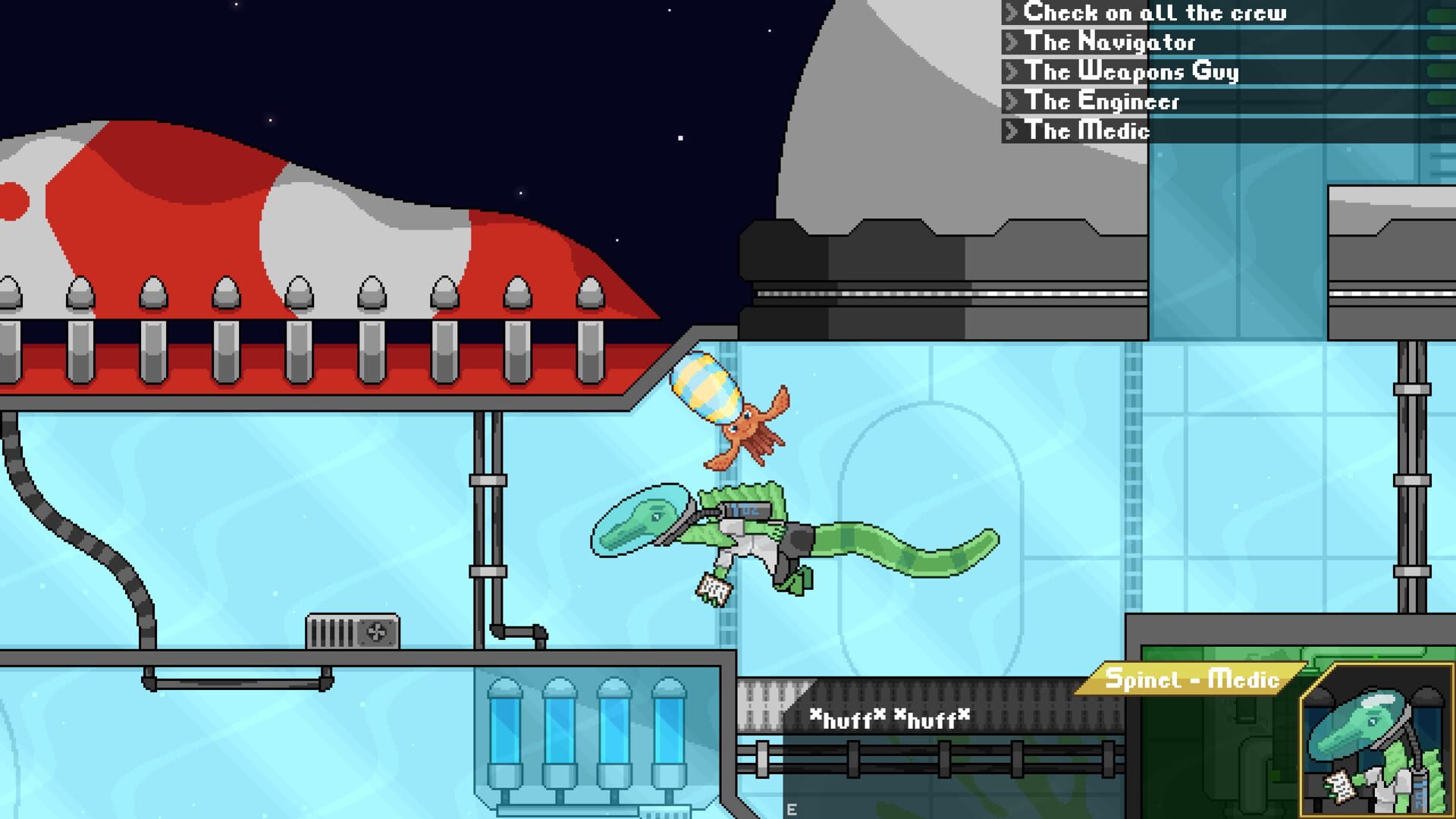Click Spinel's glass helmet
The height and width of the screenshot is (819, 1456).
coord(641,519)
